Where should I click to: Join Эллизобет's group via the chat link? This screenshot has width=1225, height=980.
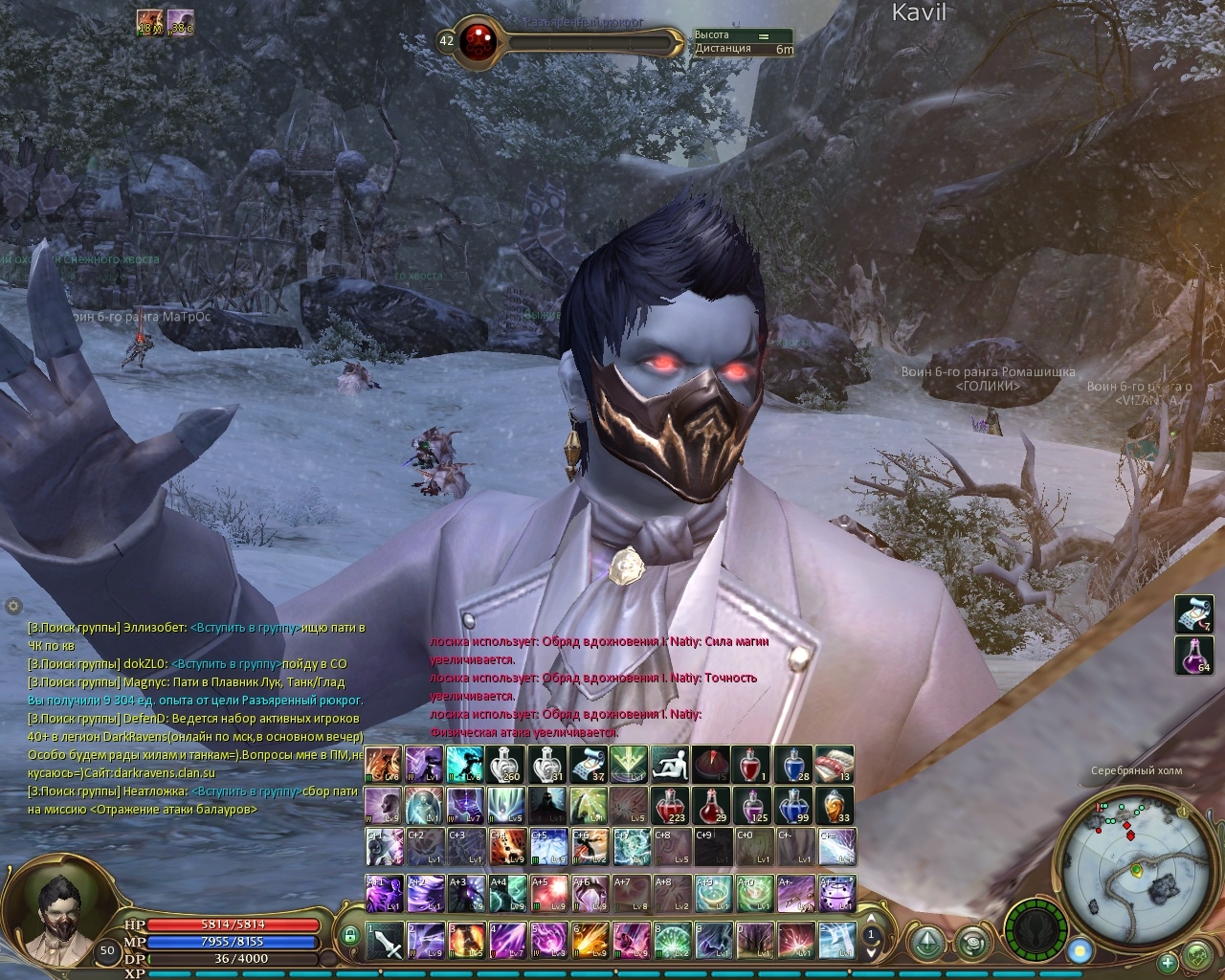coord(246,628)
